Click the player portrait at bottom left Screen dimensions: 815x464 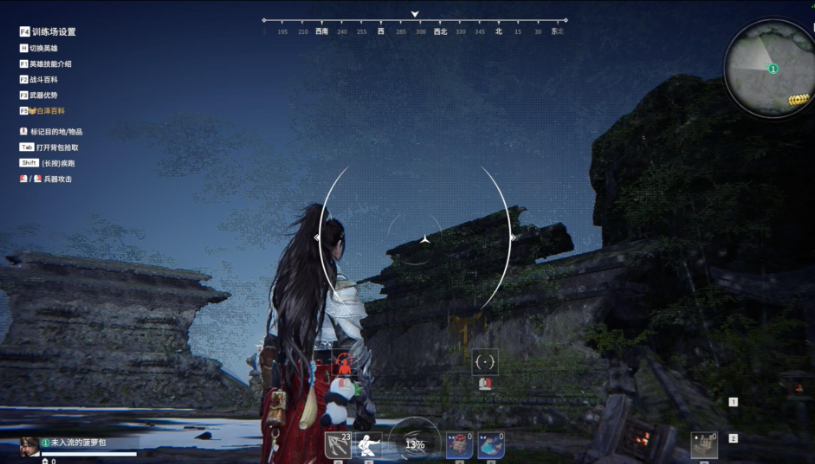pos(30,444)
